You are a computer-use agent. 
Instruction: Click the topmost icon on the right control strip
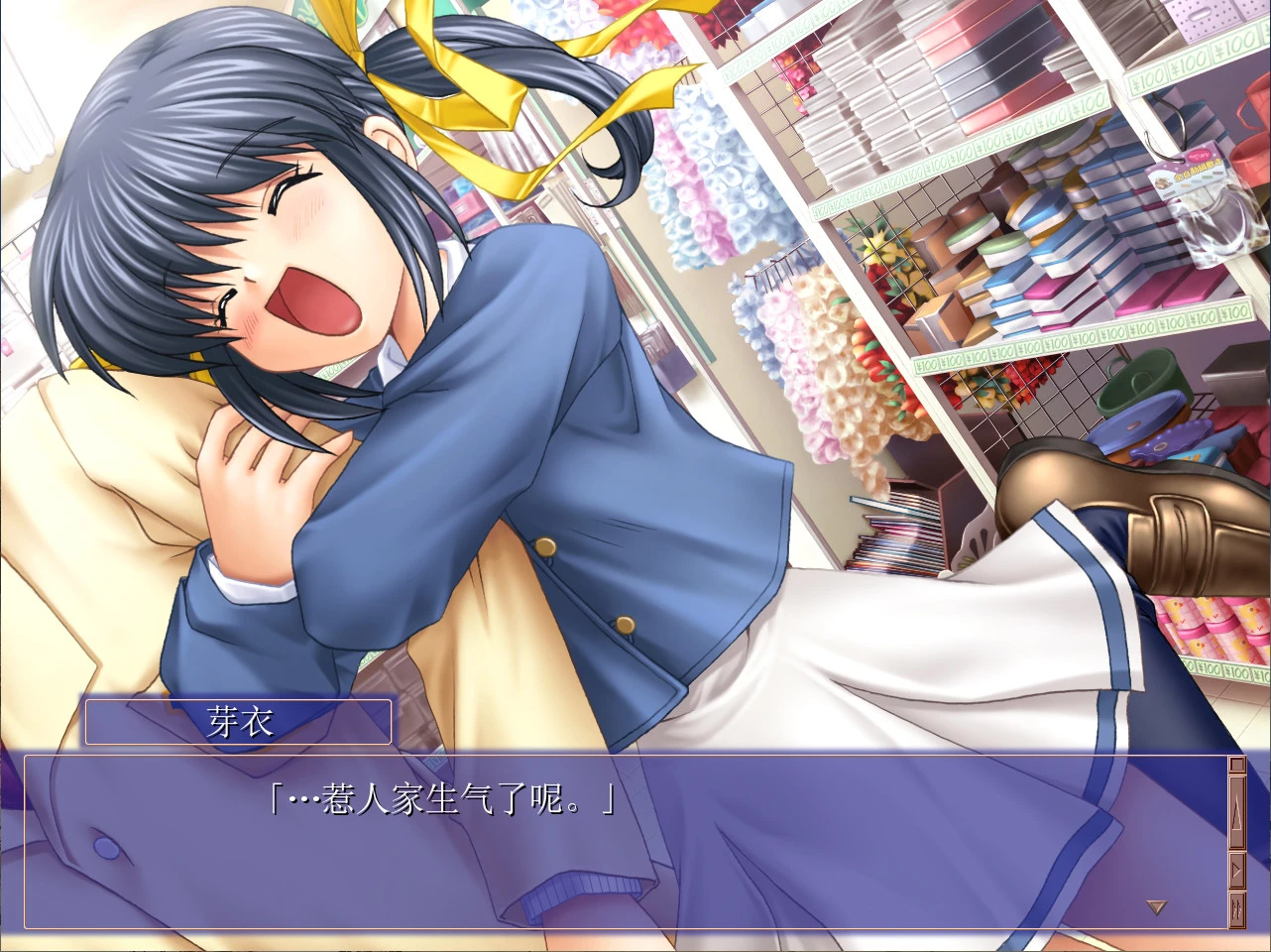tap(1236, 764)
